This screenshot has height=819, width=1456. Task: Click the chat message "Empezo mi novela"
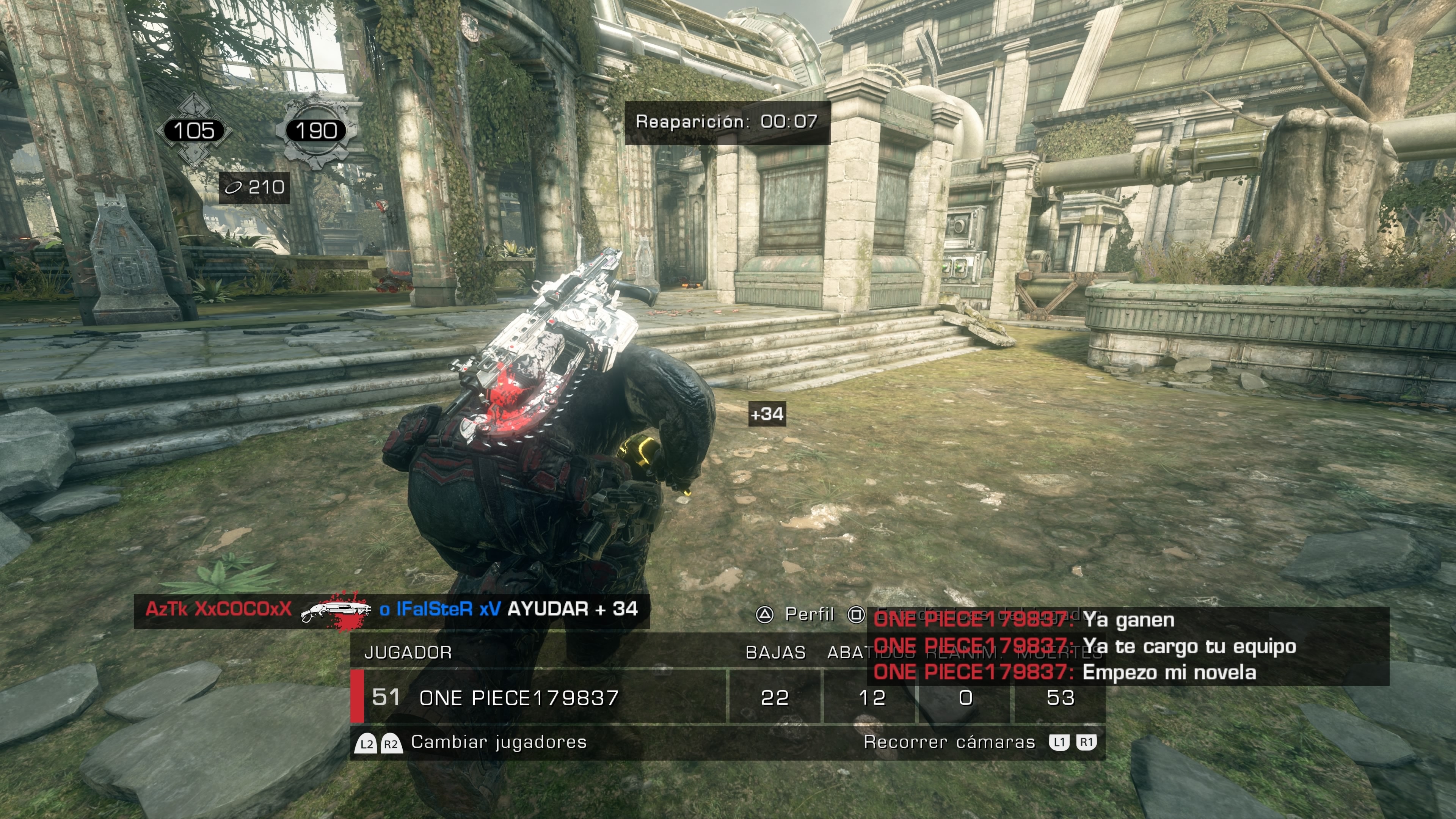coord(1168,673)
